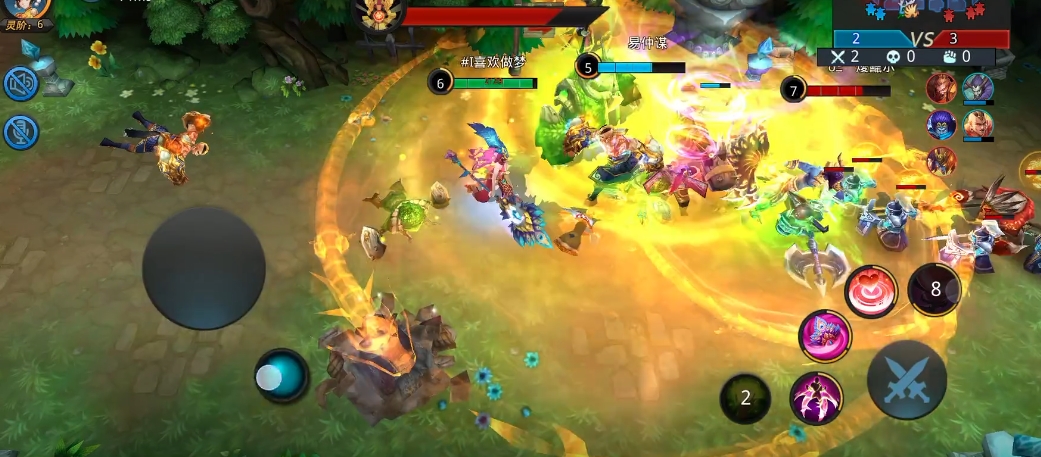Select the skill on 8-second cooldown
This screenshot has height=457, width=1041.
pyautogui.click(x=935, y=290)
